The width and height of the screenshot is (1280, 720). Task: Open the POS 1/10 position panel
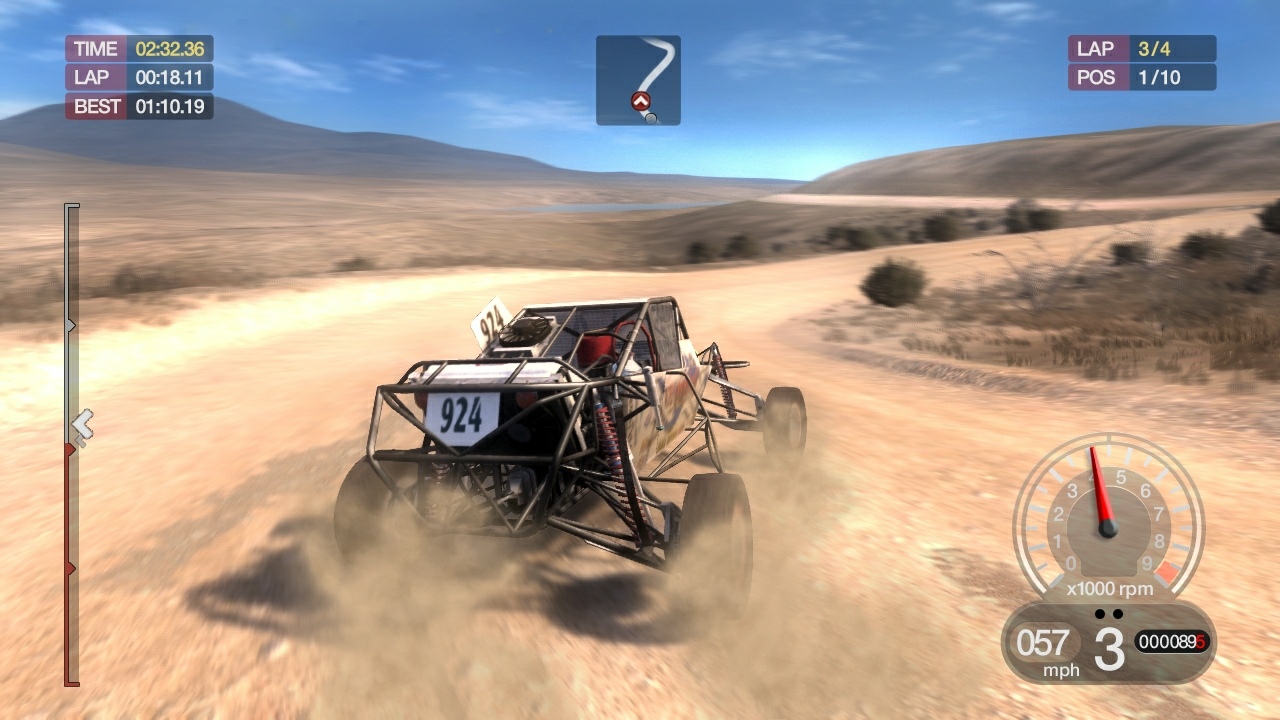coord(1141,77)
